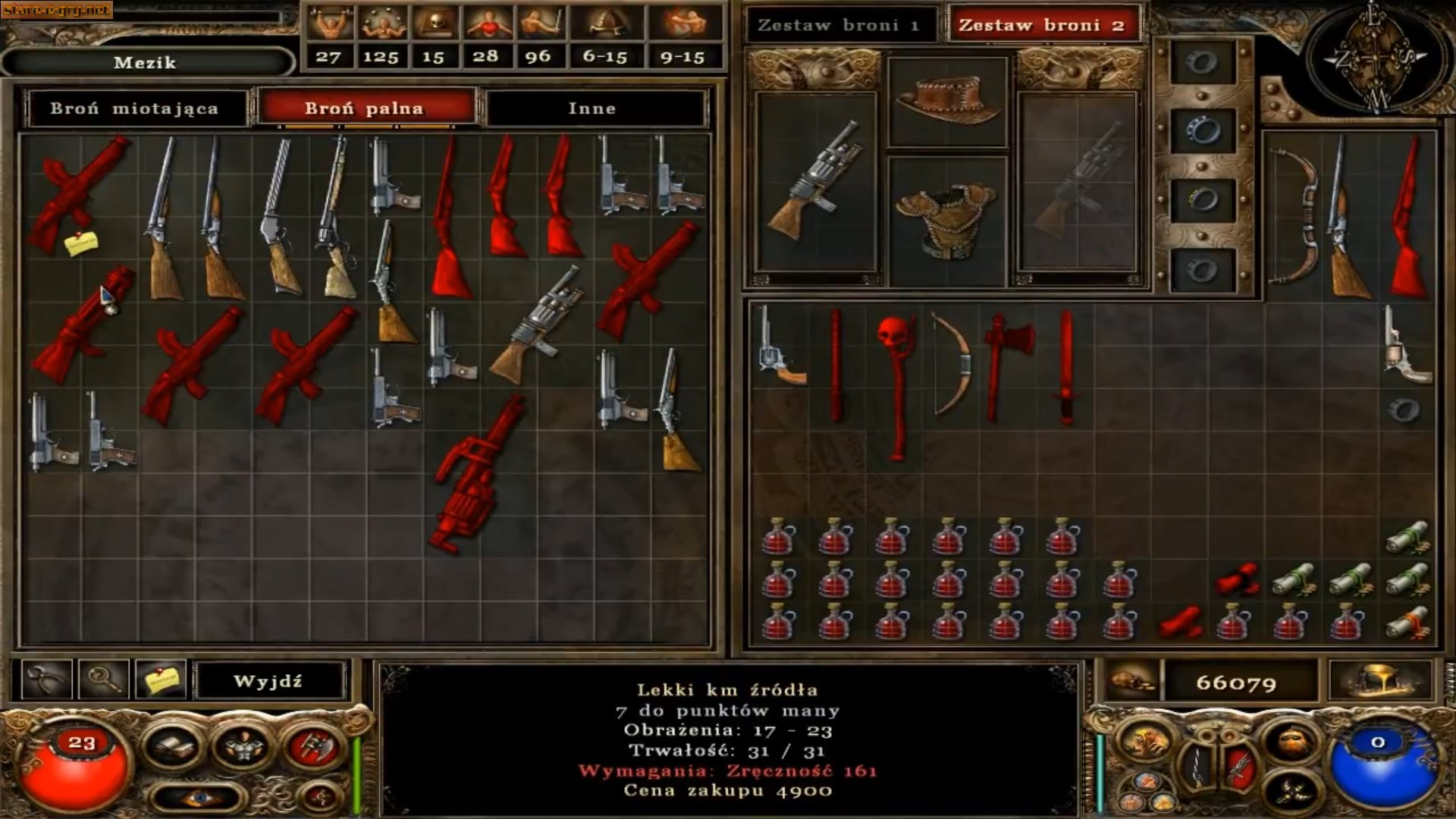The height and width of the screenshot is (819, 1456).
Task: Use the magnifying glass identify tool
Action: click(x=103, y=680)
